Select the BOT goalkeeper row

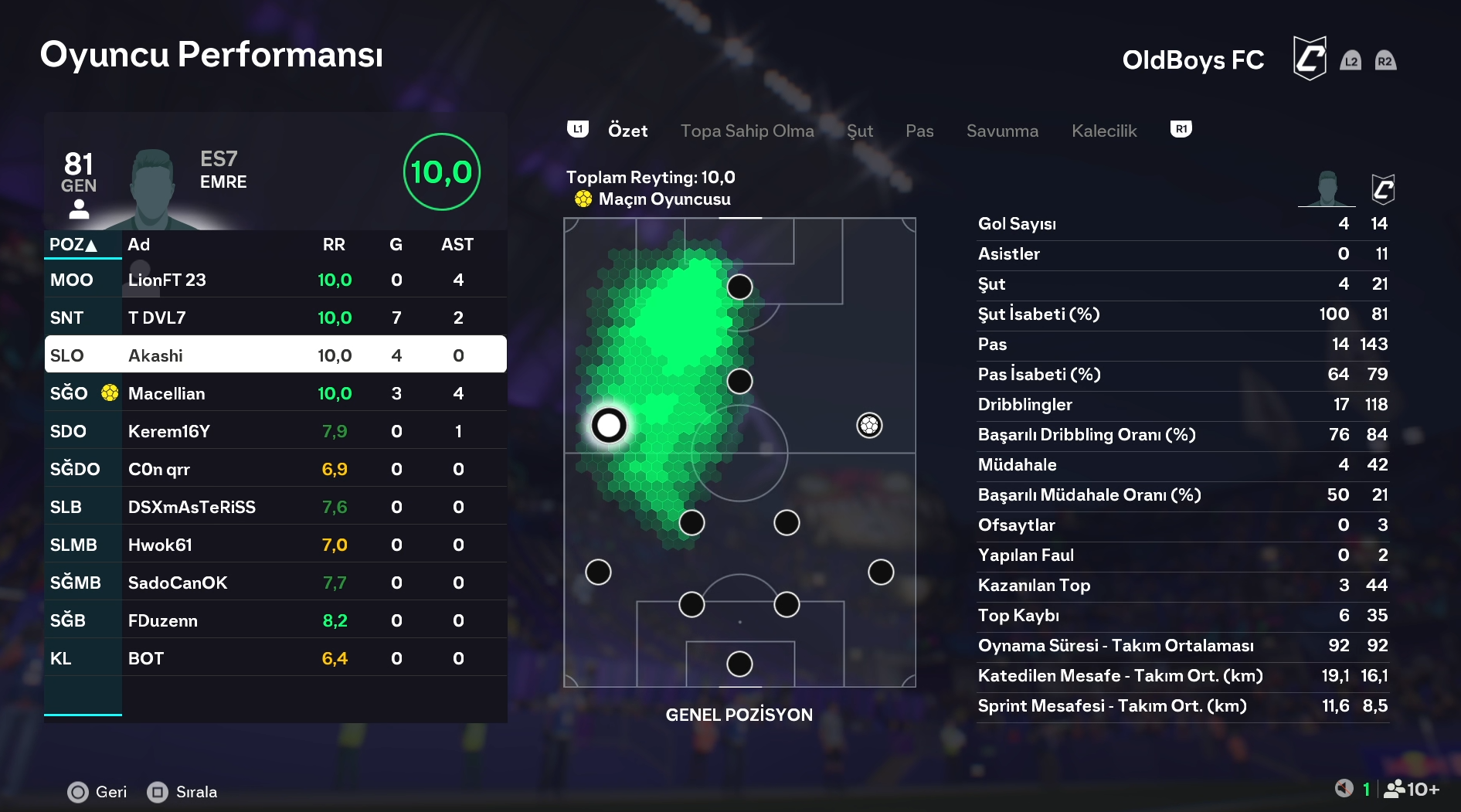pyautogui.click(x=275, y=658)
